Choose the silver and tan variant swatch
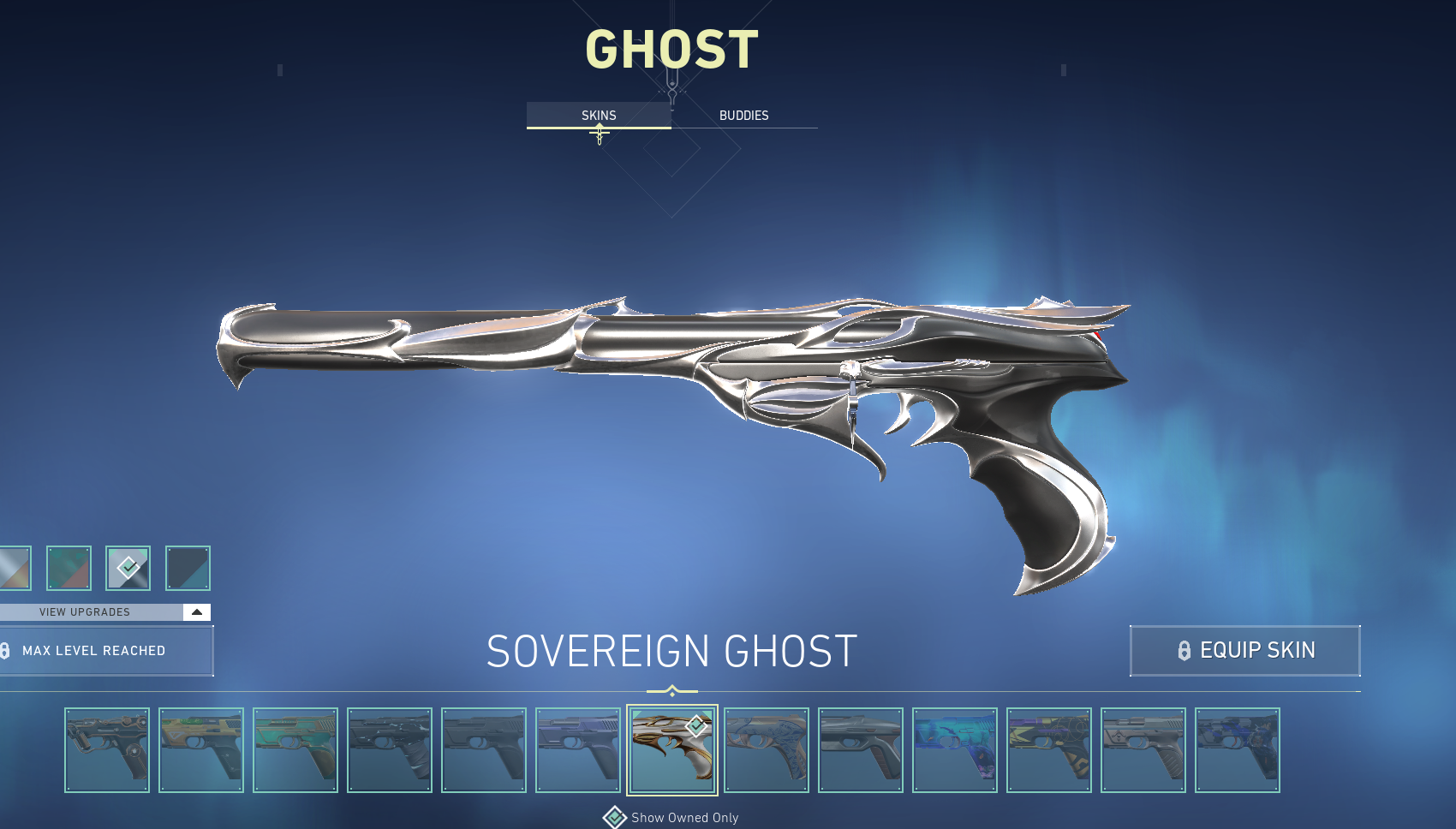The width and height of the screenshot is (1456, 829). (x=15, y=568)
